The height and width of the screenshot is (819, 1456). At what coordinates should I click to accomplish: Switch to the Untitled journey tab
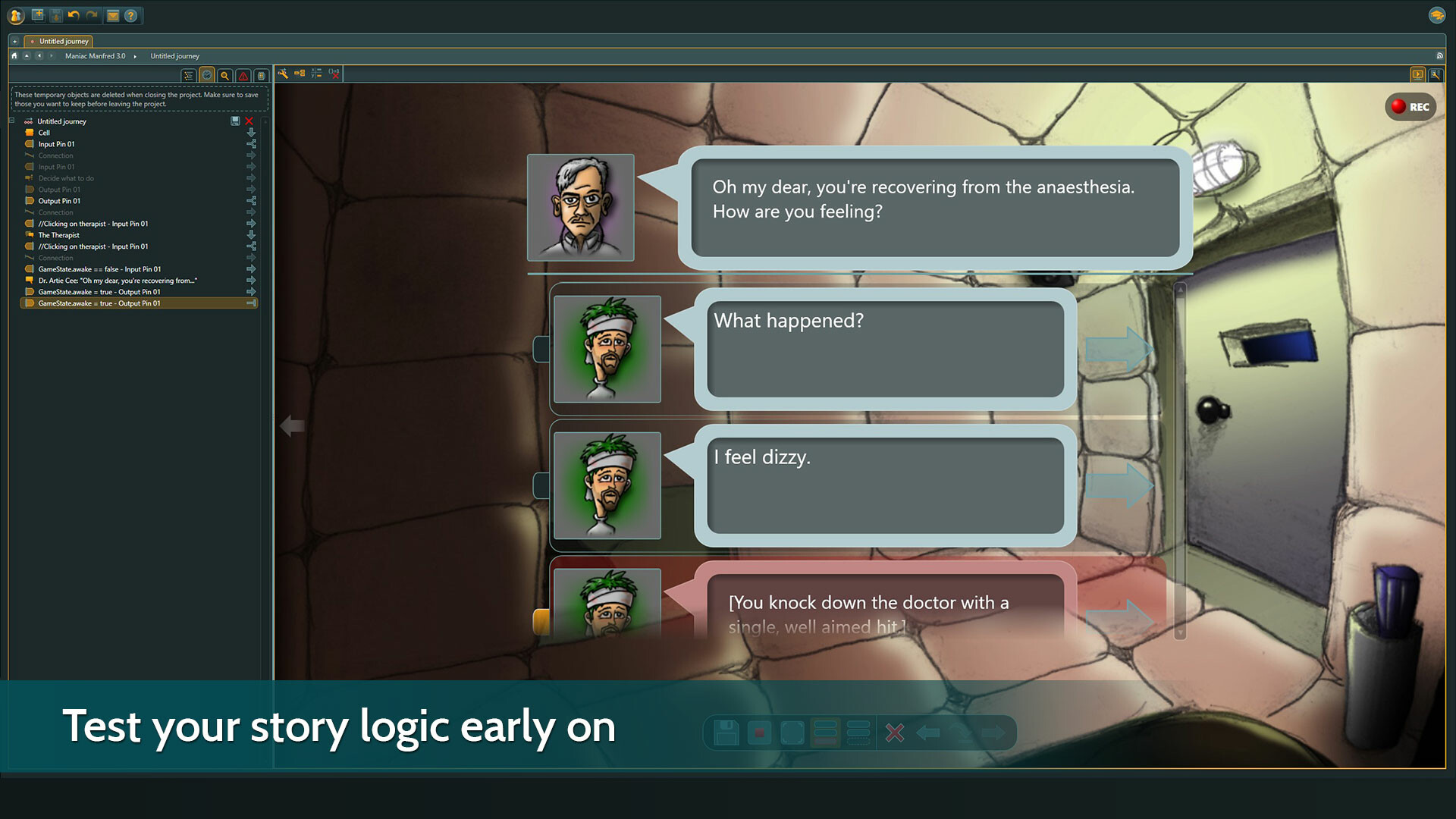(x=63, y=42)
